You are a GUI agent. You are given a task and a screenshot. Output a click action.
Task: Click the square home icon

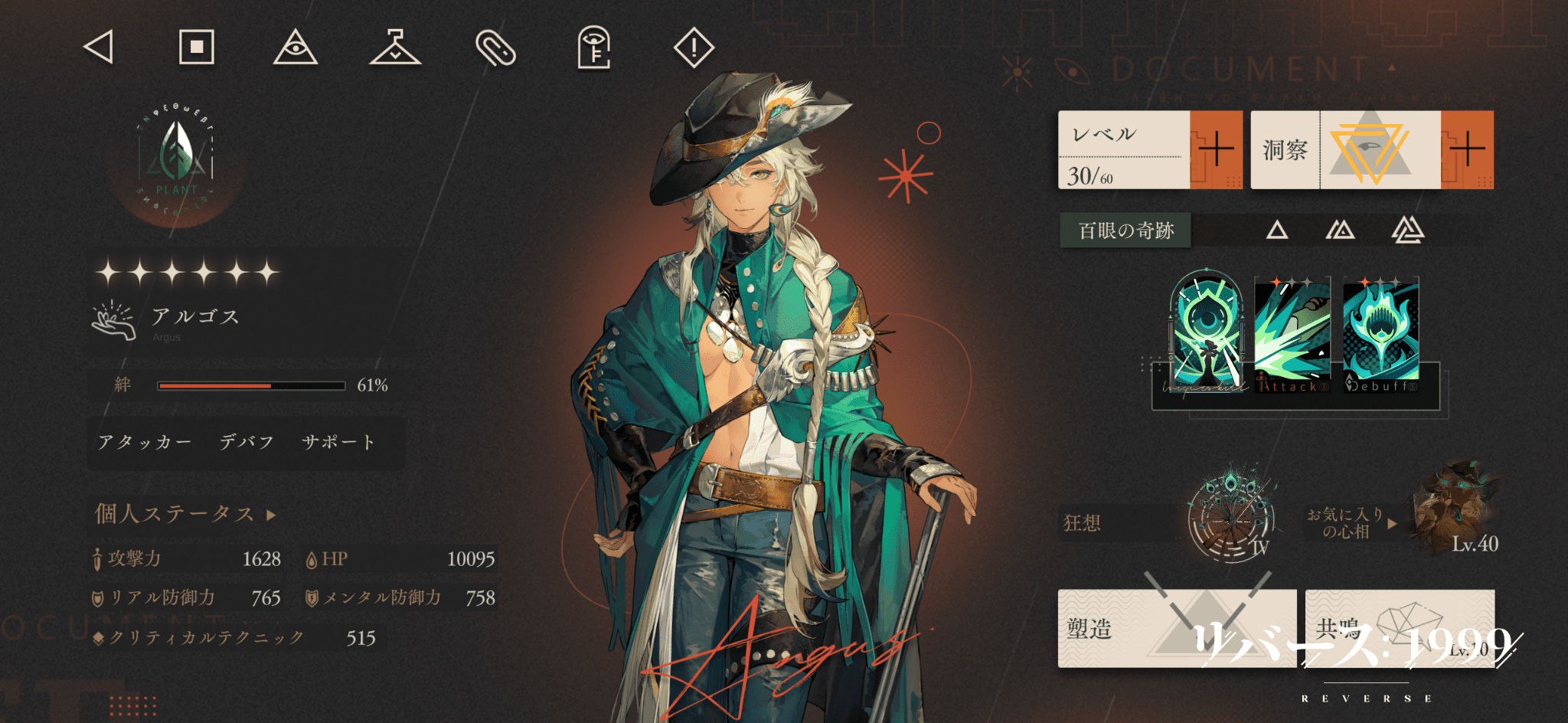(197, 47)
